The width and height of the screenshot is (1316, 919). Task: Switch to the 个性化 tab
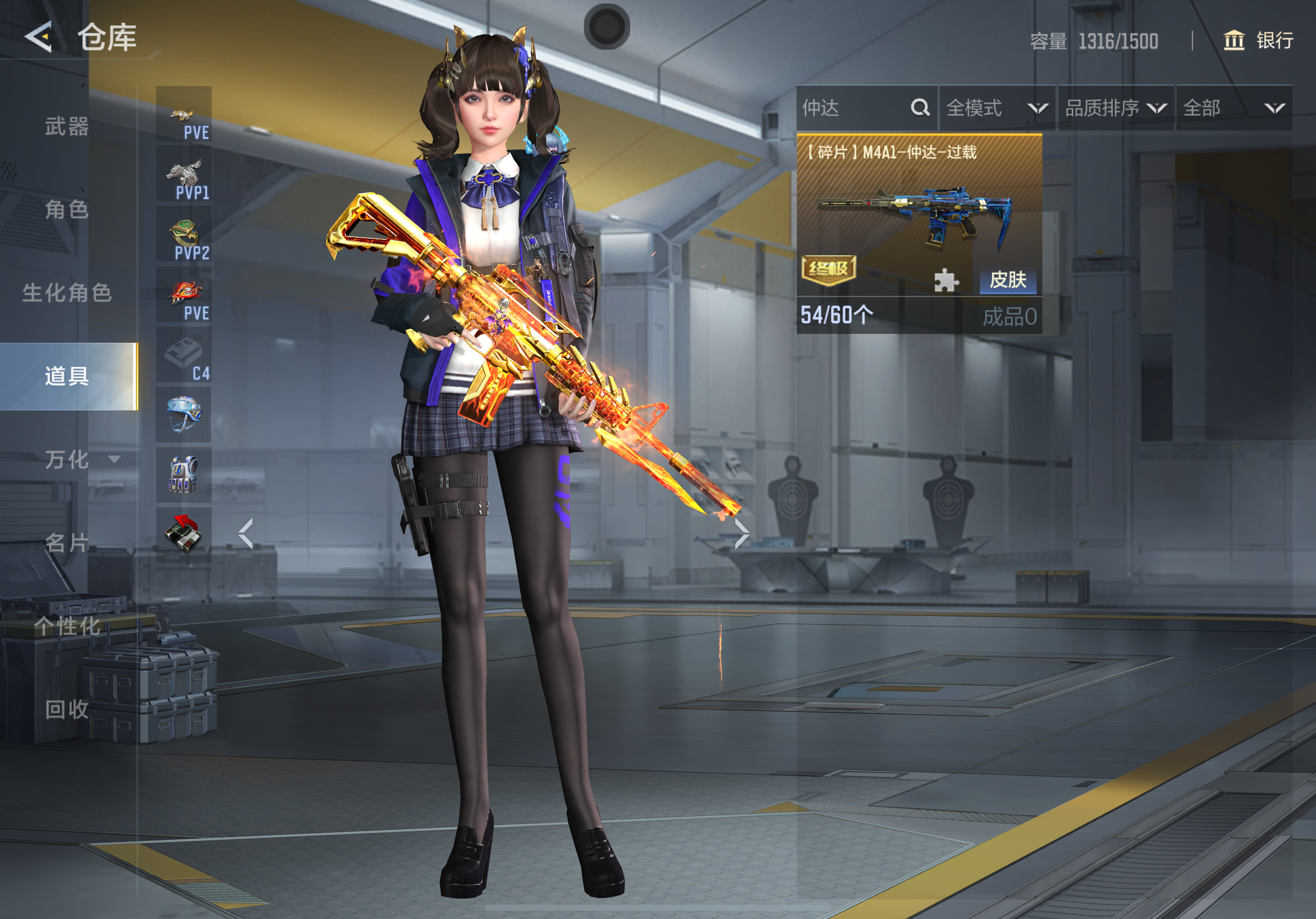click(x=67, y=626)
